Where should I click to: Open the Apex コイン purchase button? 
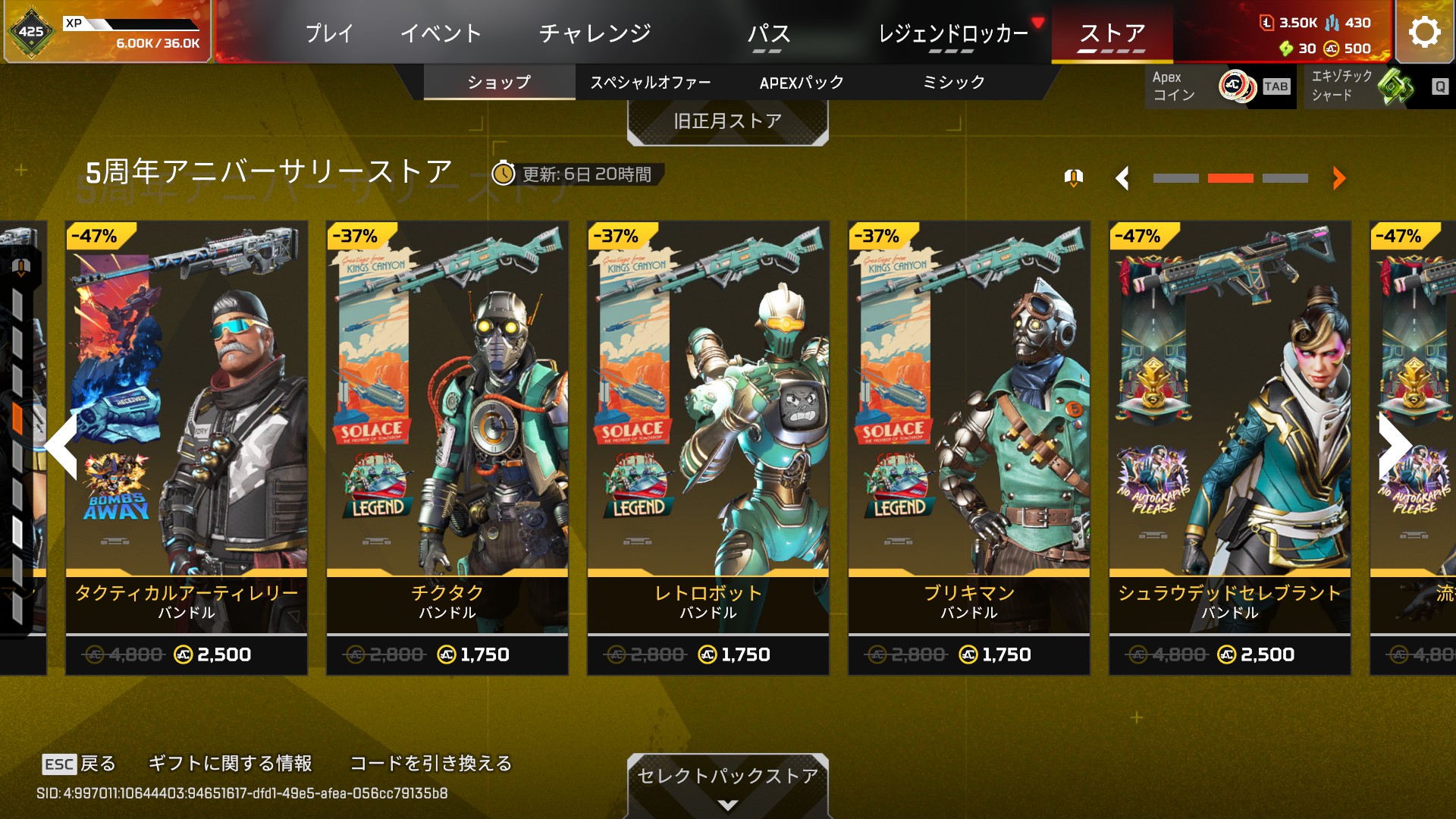pyautogui.click(x=1219, y=86)
